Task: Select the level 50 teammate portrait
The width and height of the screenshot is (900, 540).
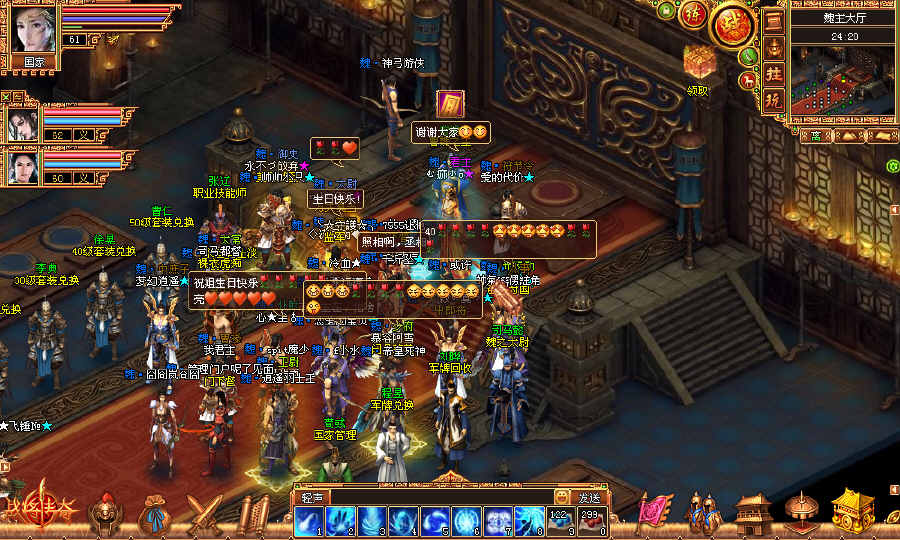Action: (23, 167)
